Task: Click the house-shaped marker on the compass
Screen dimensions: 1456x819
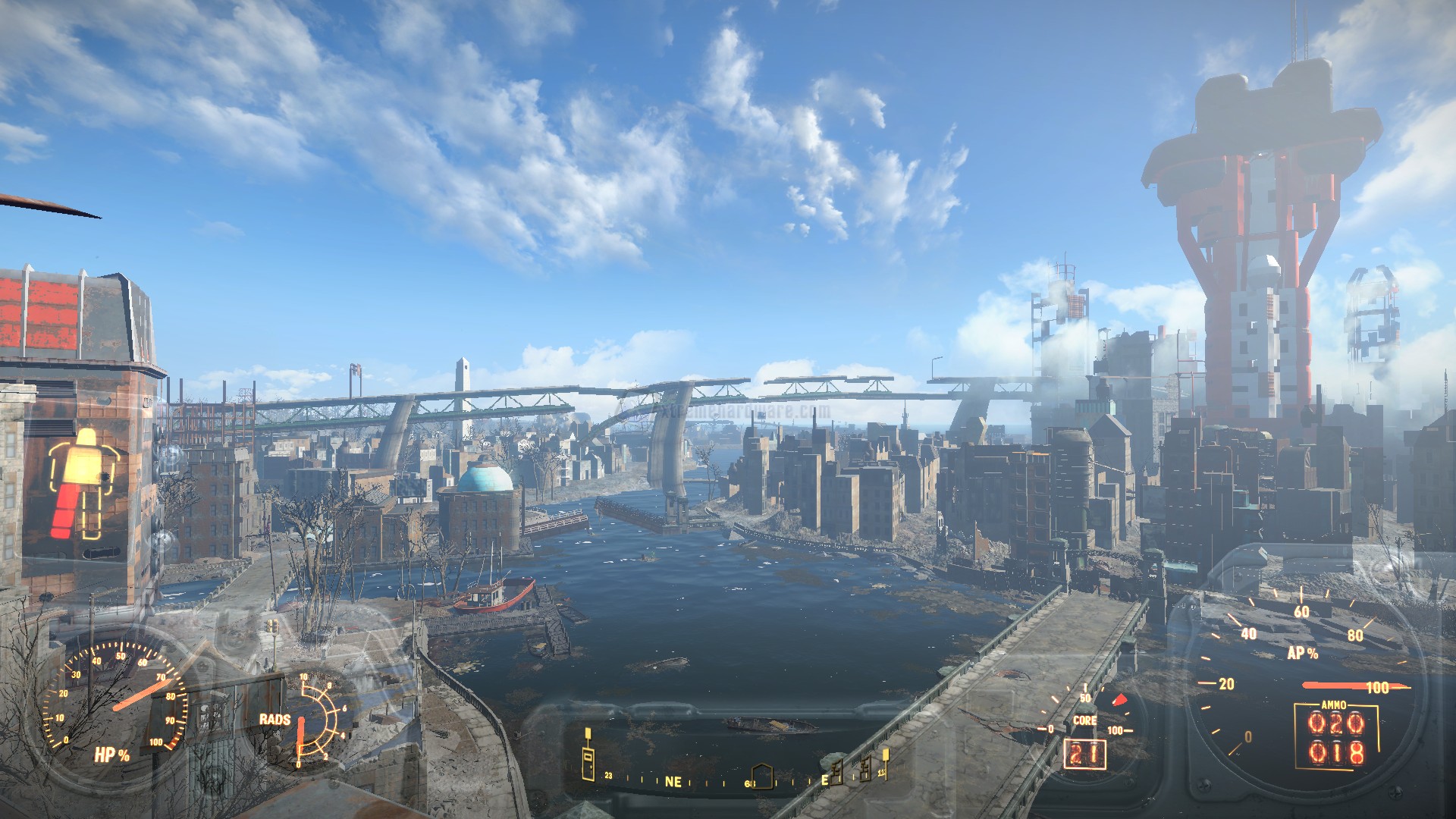Action: point(763,776)
